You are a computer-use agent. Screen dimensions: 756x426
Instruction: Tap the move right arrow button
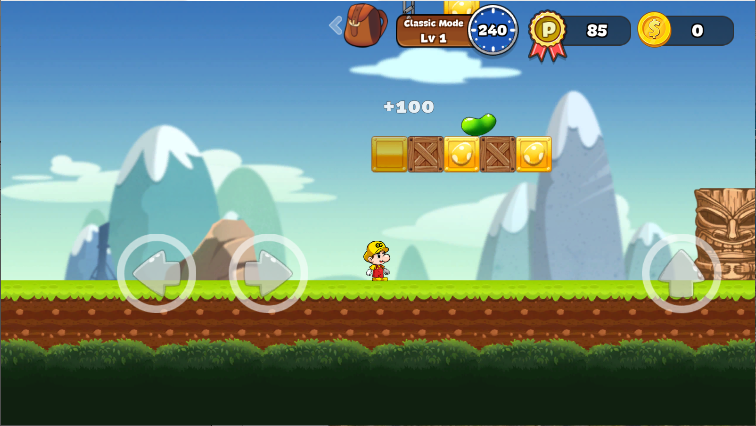pyautogui.click(x=268, y=273)
